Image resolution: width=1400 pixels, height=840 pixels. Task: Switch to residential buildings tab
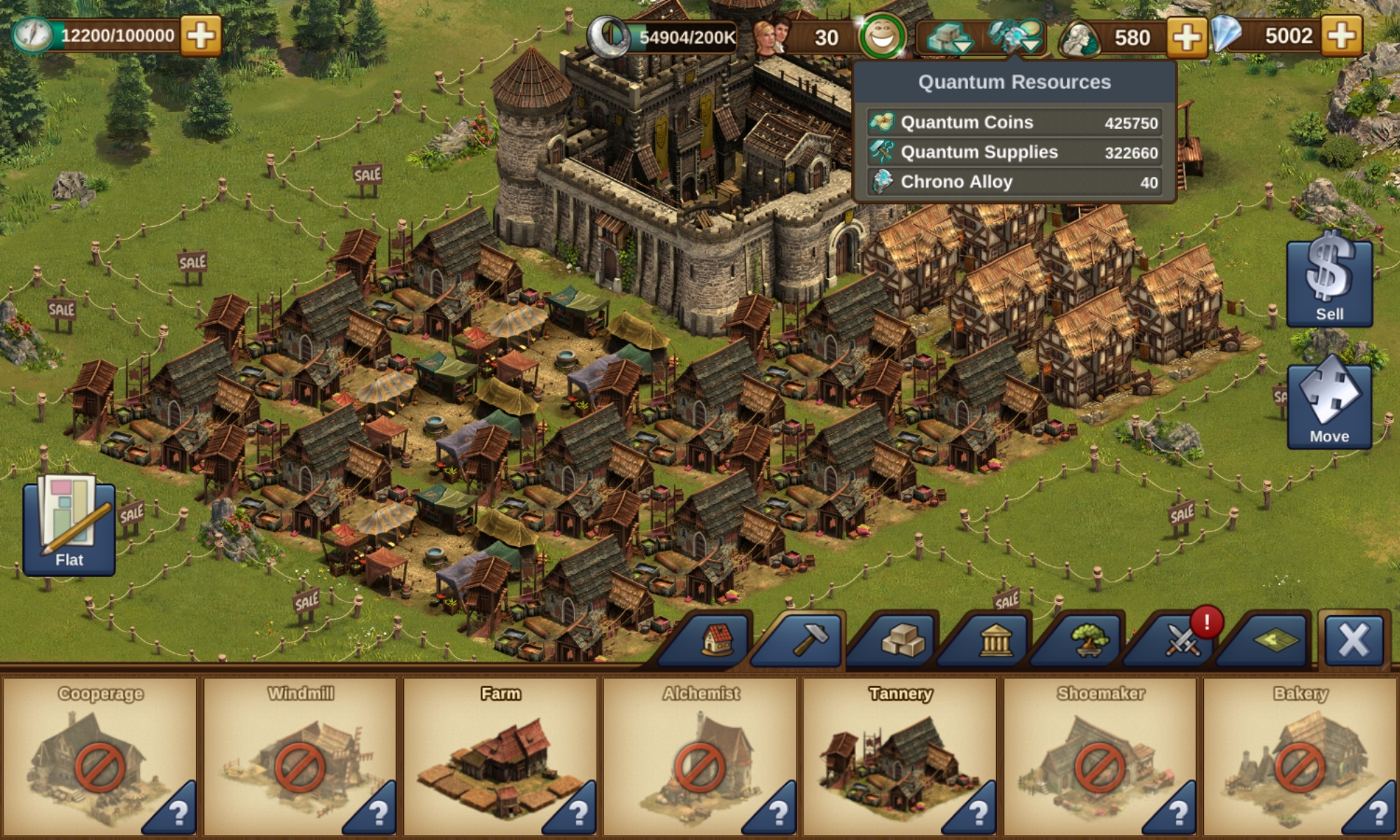tap(717, 640)
